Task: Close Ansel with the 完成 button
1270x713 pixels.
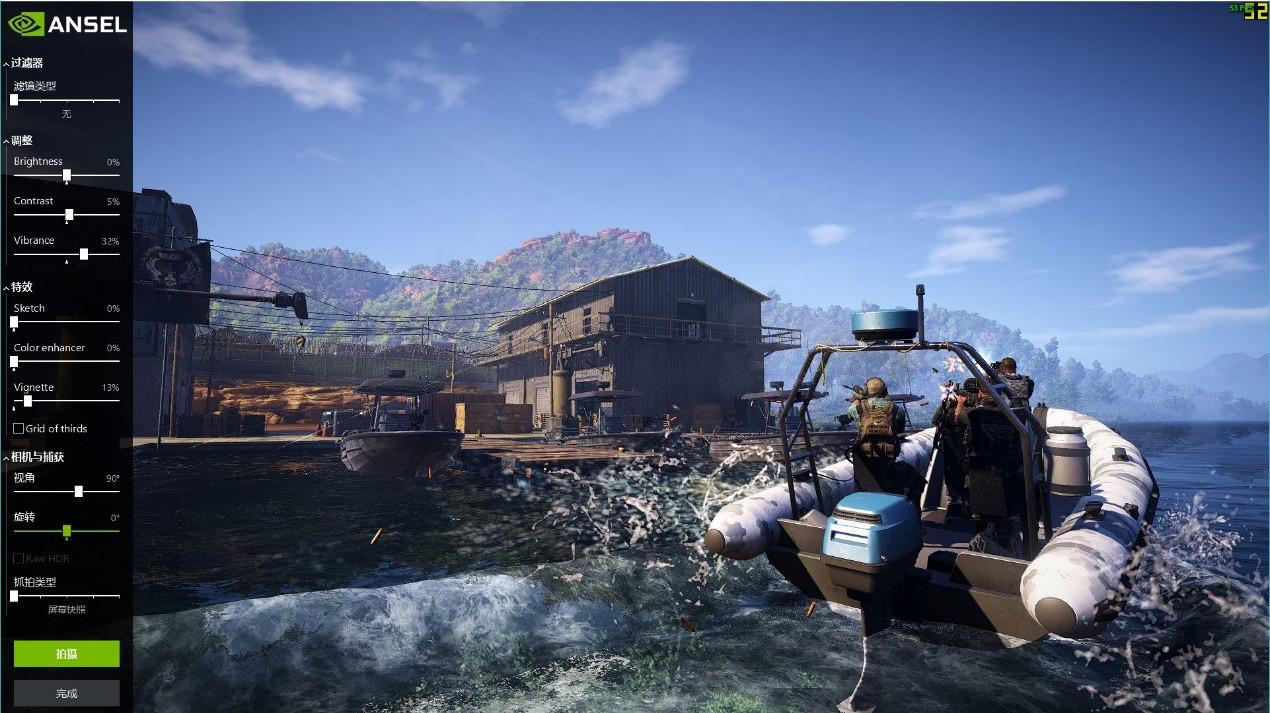Action: point(66,692)
